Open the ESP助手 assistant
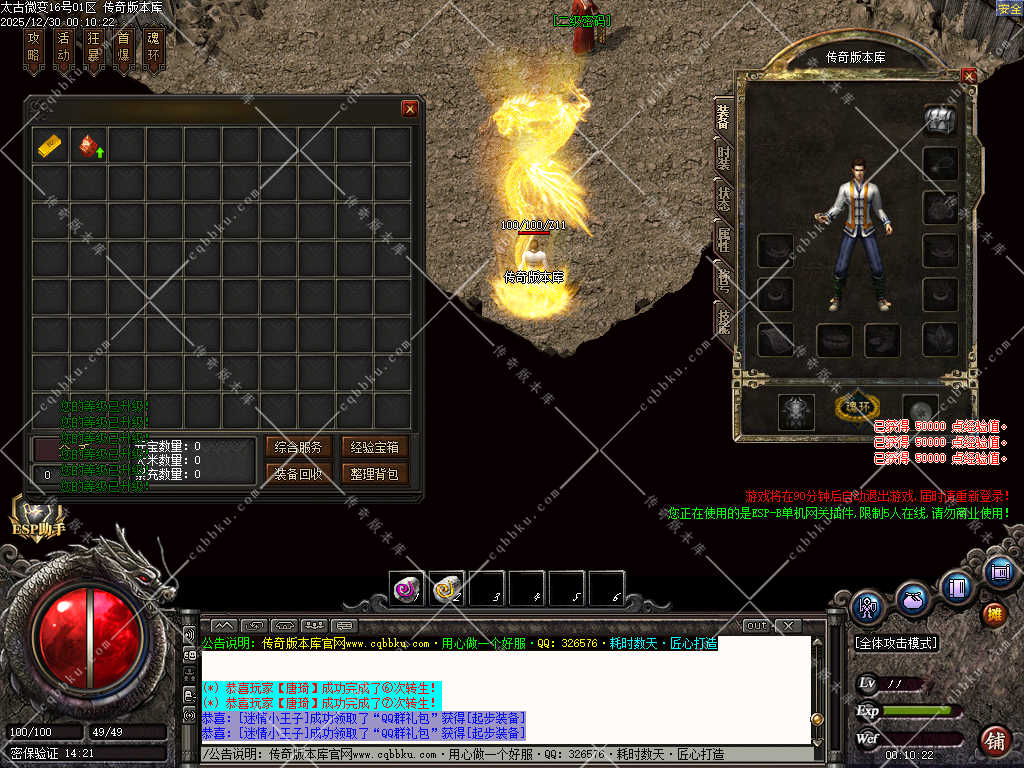This screenshot has width=1024, height=768. (39, 516)
